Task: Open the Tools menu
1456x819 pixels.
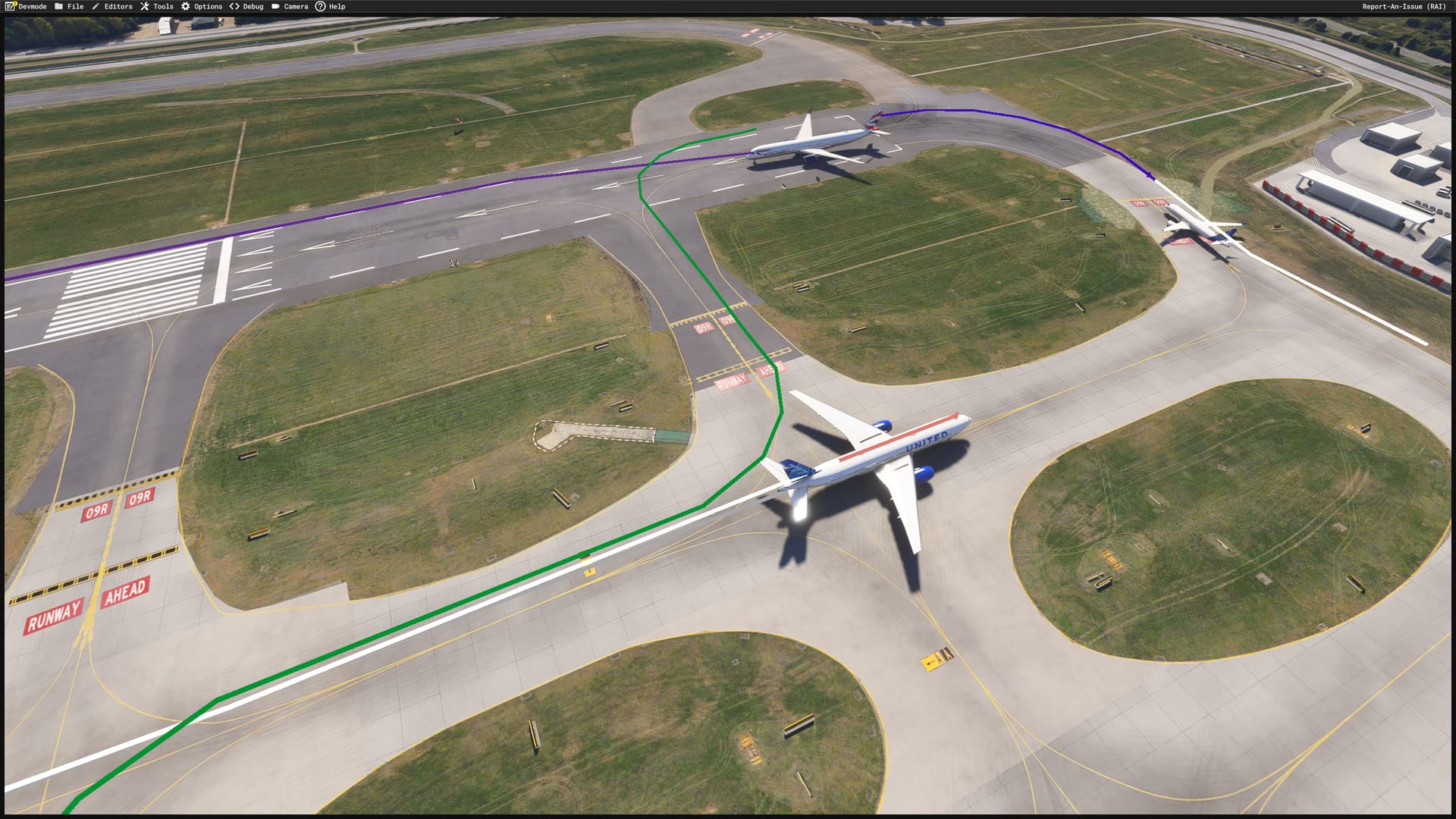Action: 157,7
